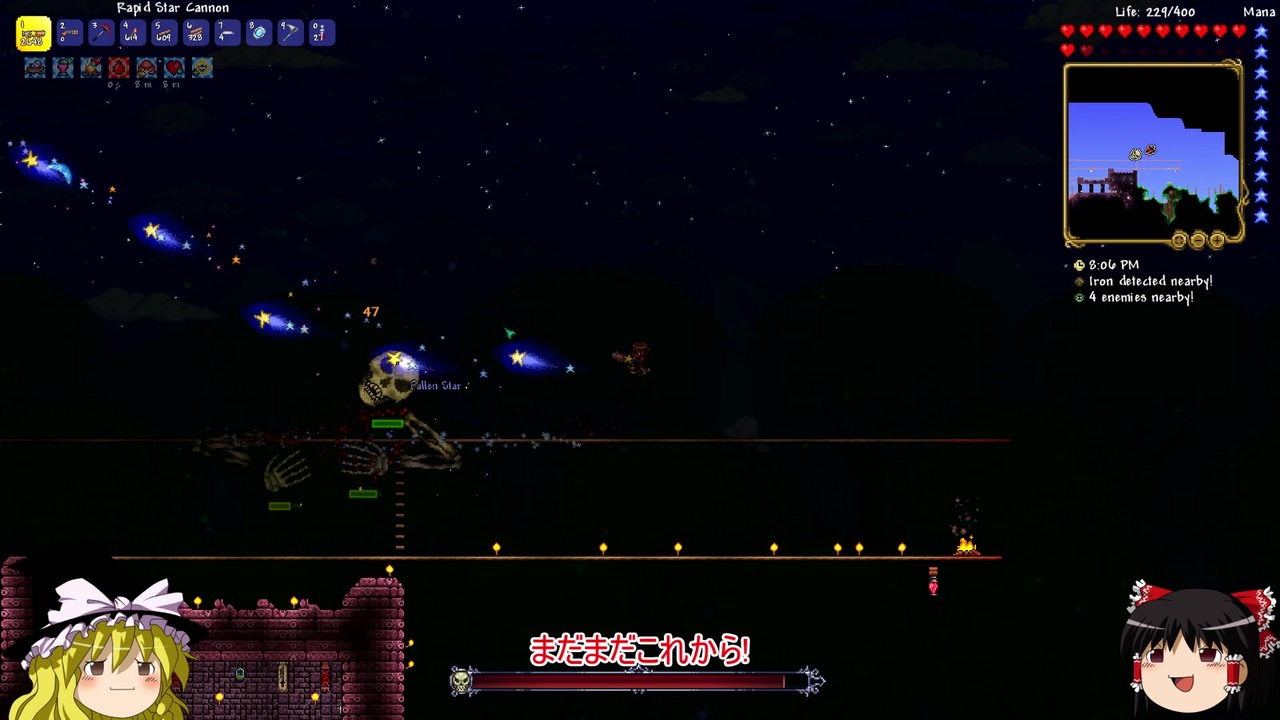Cancel the Cozy Fire campfire buff
Screen dimensions: 1280x720
[x=90, y=67]
